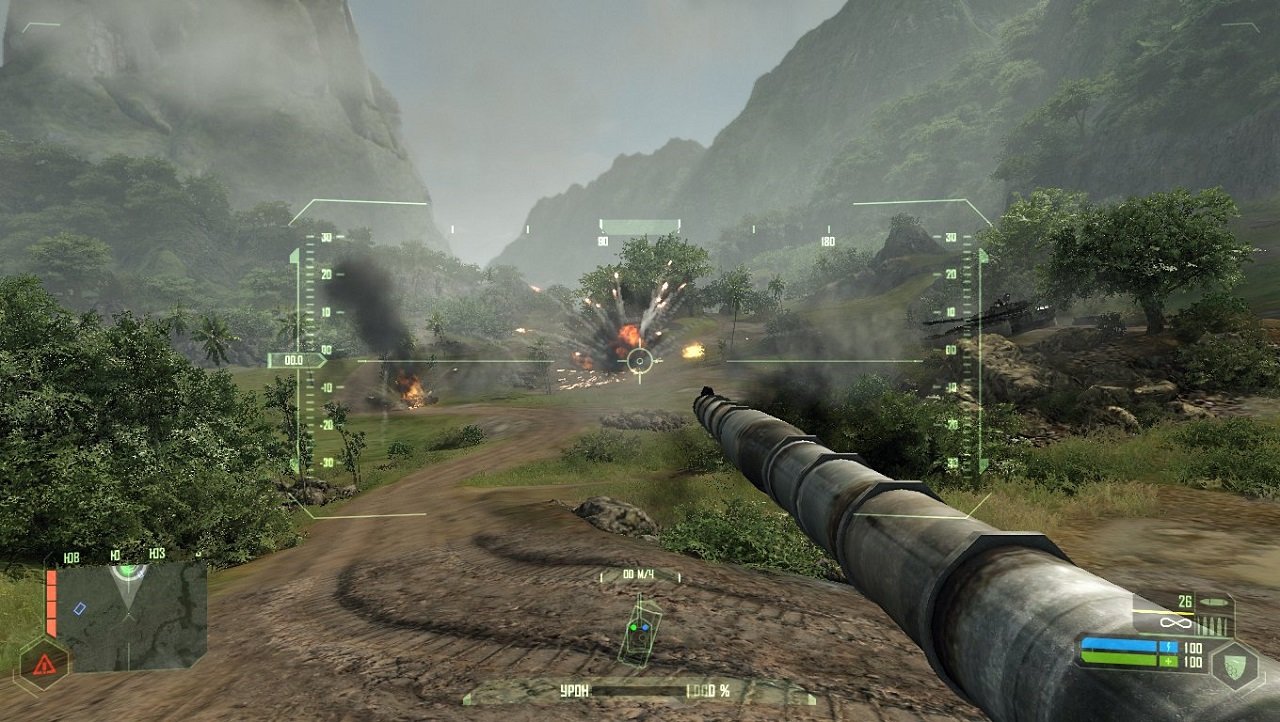Select the machine gun bullets icon
The width and height of the screenshot is (1280, 722).
click(x=1213, y=625)
